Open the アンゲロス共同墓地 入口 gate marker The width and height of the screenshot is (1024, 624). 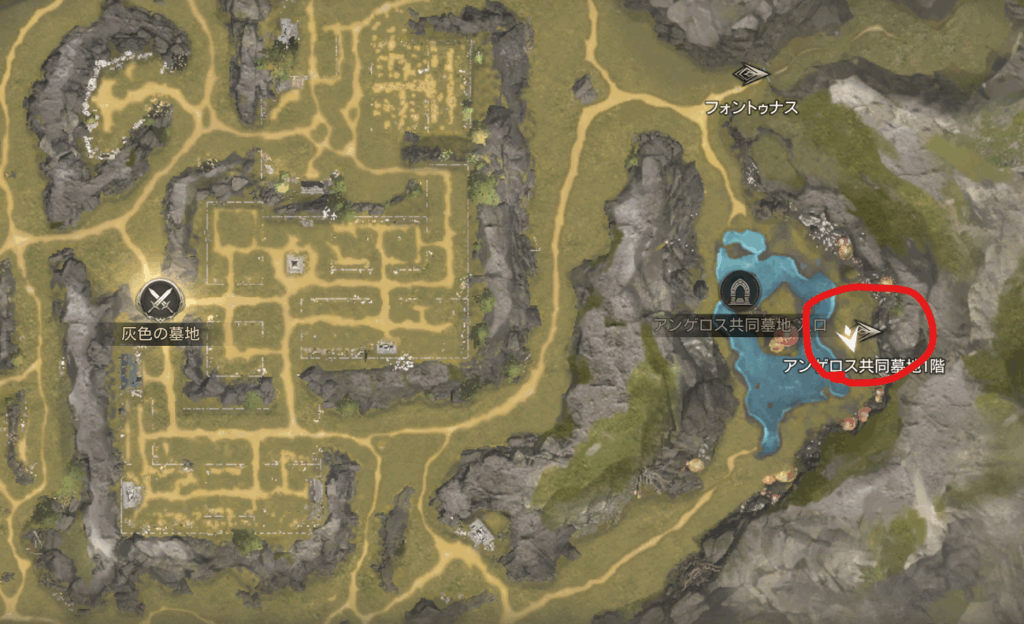(740, 291)
